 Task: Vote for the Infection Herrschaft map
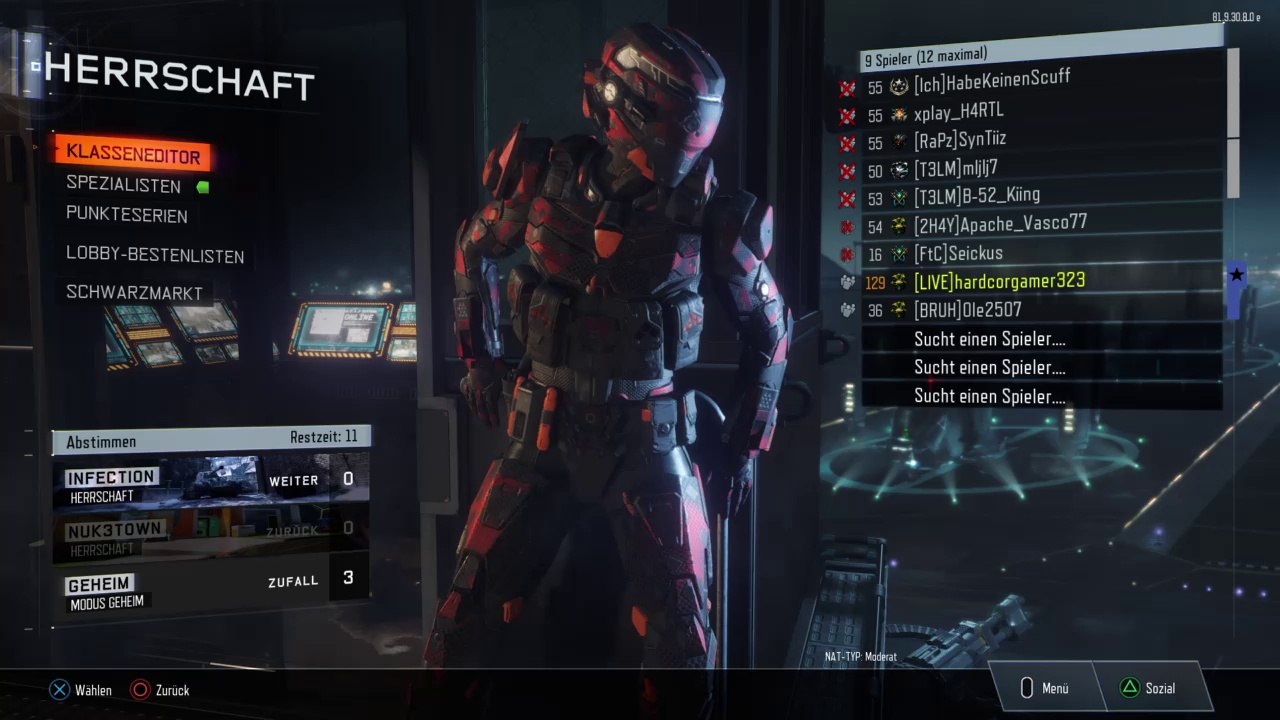(210, 480)
